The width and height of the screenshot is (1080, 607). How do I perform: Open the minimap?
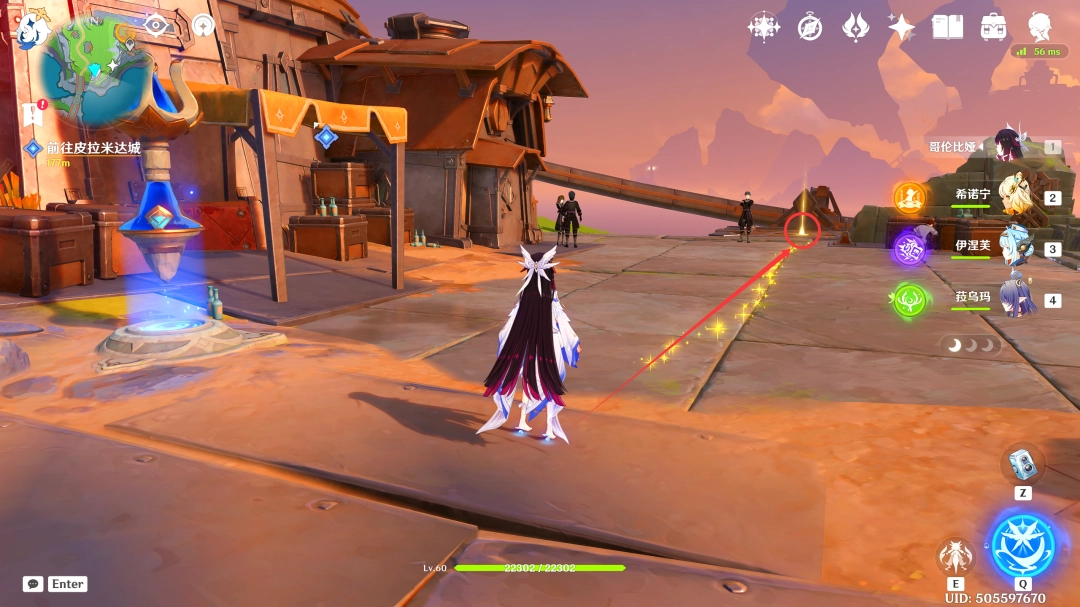tap(97, 63)
